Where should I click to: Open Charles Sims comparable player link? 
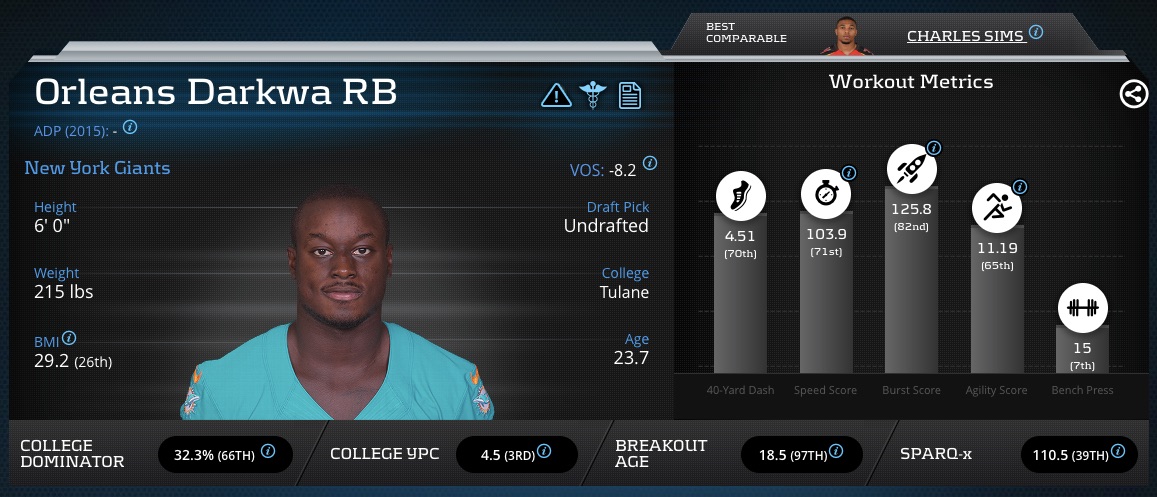[965, 36]
